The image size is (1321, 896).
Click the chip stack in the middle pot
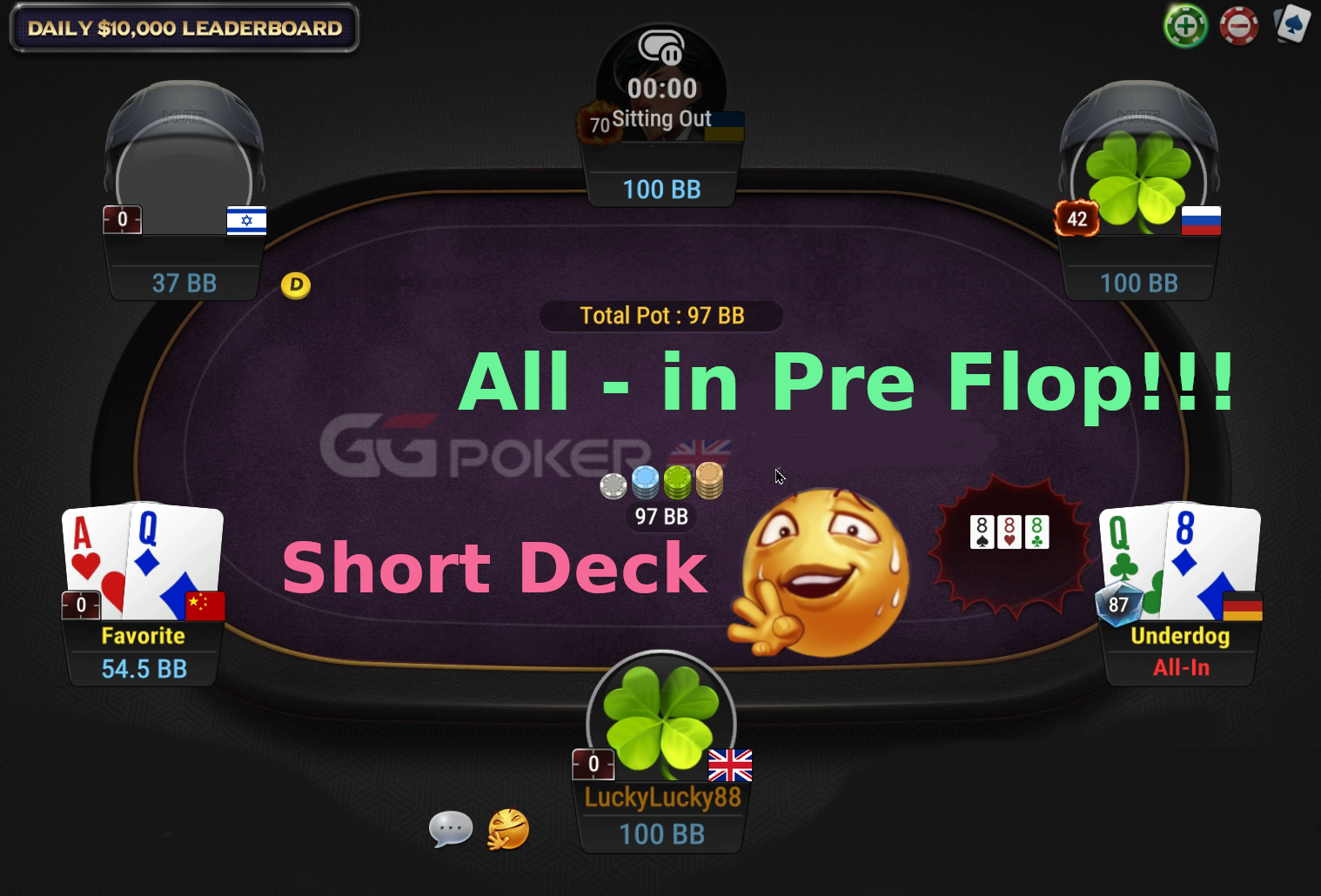[660, 481]
